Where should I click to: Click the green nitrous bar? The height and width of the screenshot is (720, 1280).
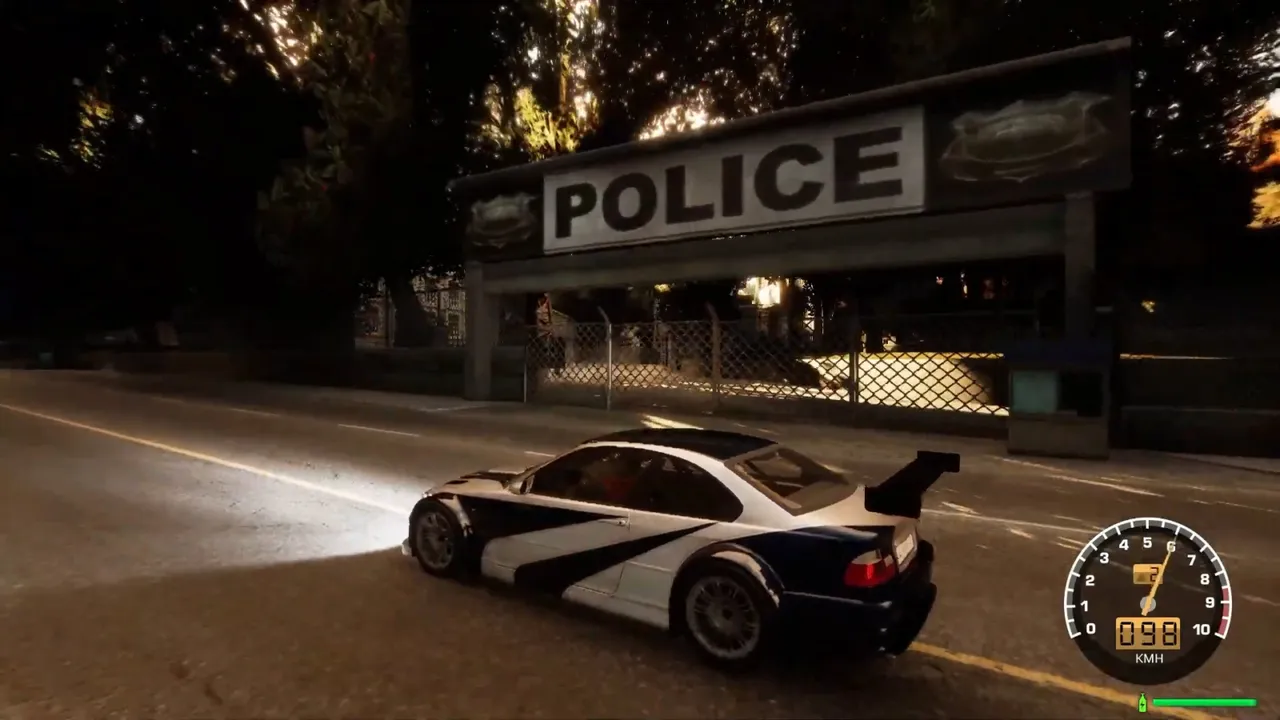pos(1204,702)
